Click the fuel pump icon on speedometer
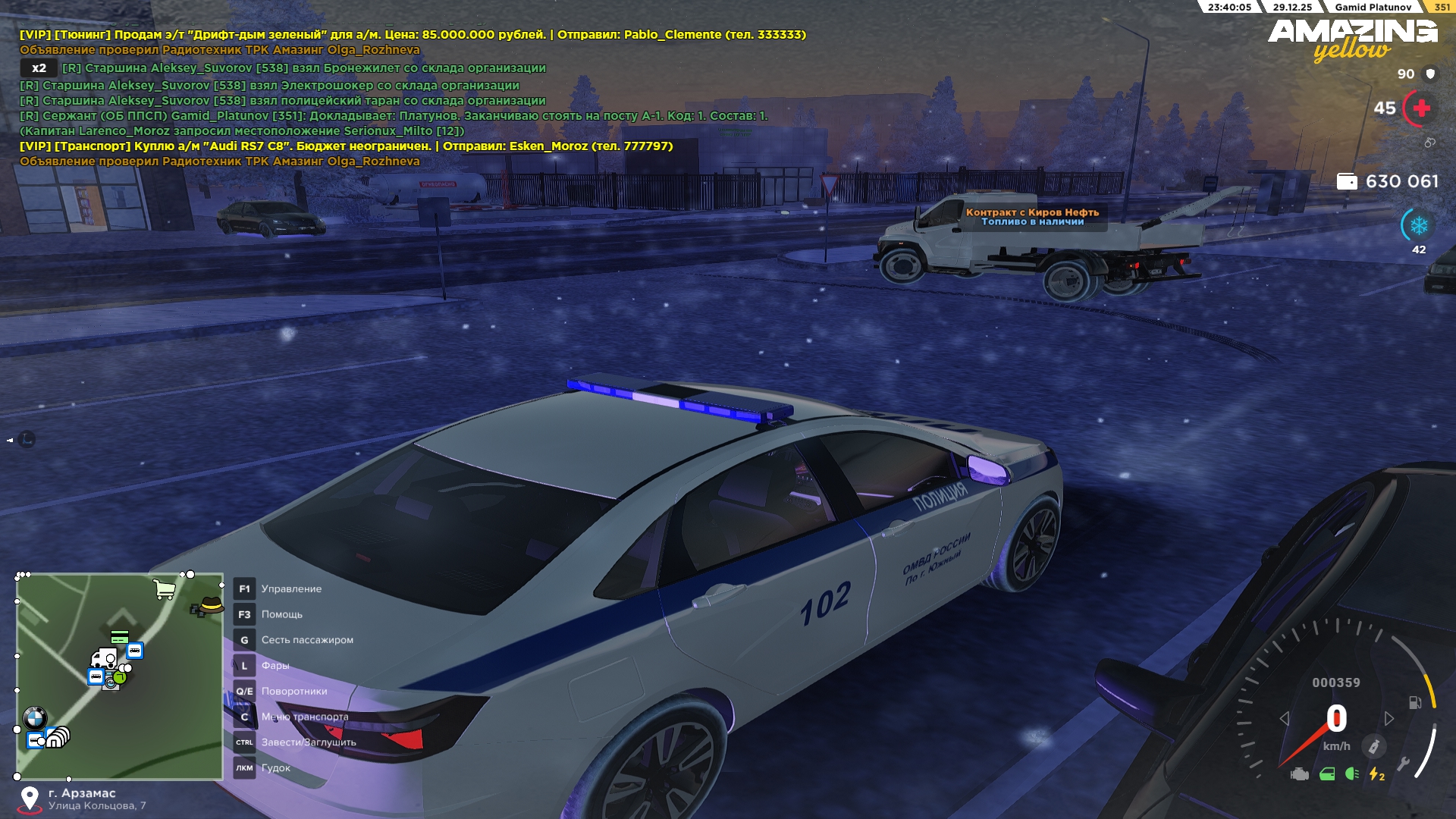1456x819 pixels. click(1415, 703)
